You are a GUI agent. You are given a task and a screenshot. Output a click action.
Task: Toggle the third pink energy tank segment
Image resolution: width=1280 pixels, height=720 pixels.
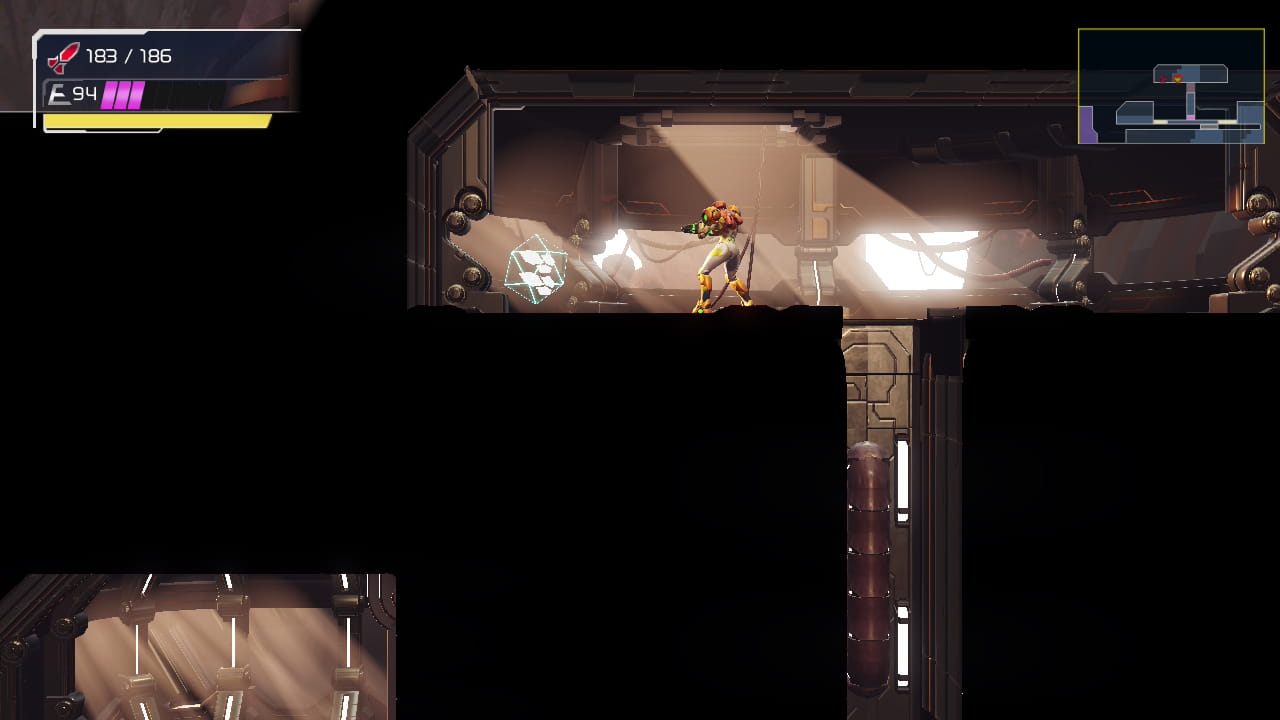point(138,93)
